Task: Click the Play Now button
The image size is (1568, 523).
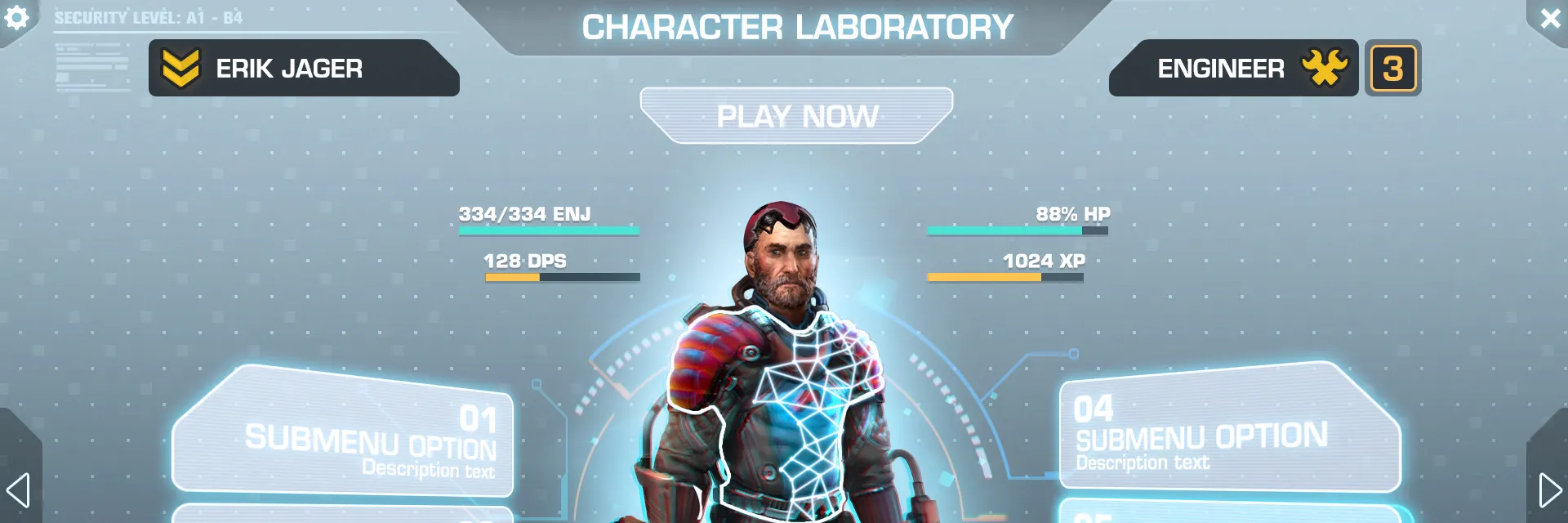Action: 796,116
